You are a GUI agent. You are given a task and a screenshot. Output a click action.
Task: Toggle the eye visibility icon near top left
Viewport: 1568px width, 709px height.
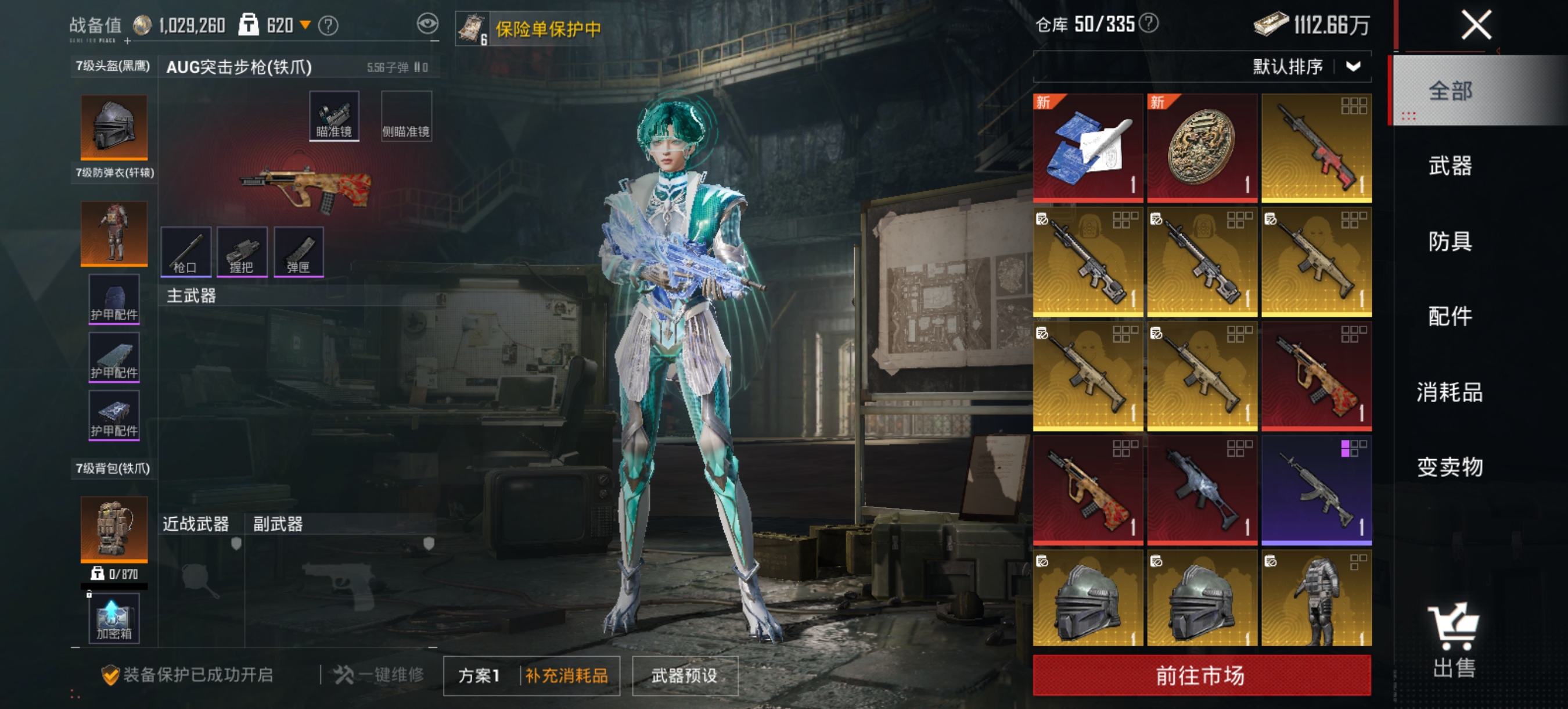(x=430, y=24)
